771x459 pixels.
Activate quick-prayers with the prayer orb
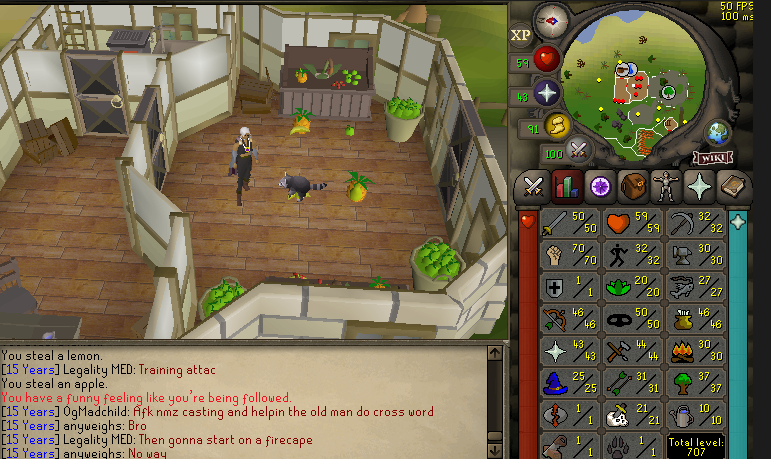(548, 94)
